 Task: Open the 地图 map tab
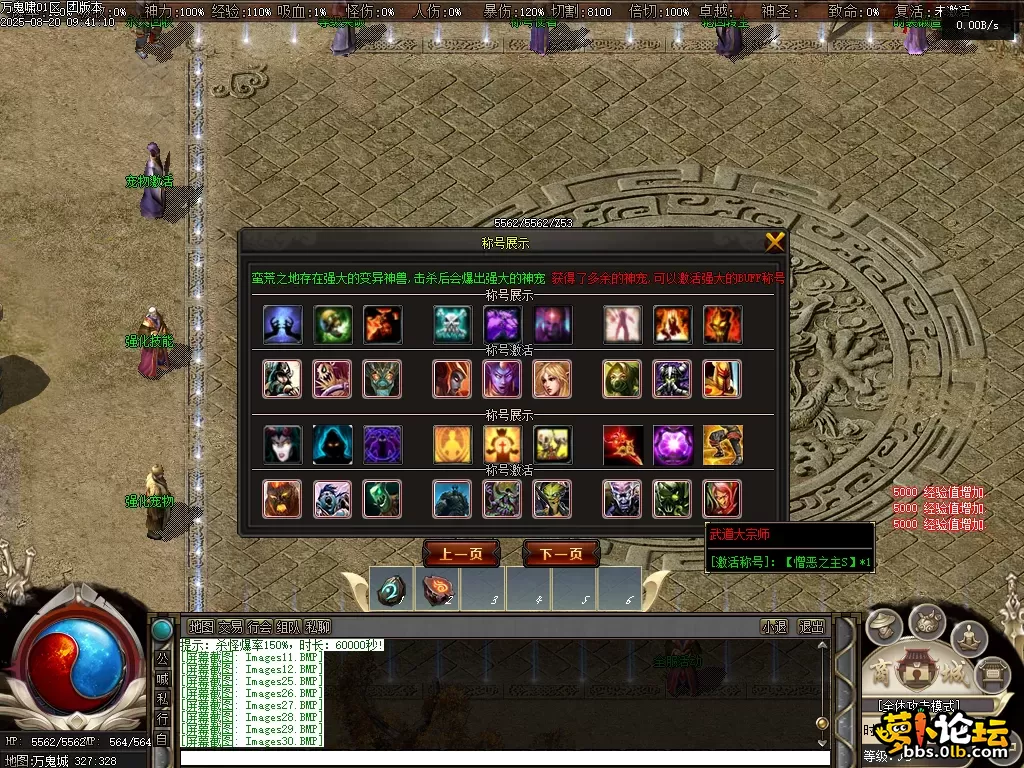tap(201, 627)
